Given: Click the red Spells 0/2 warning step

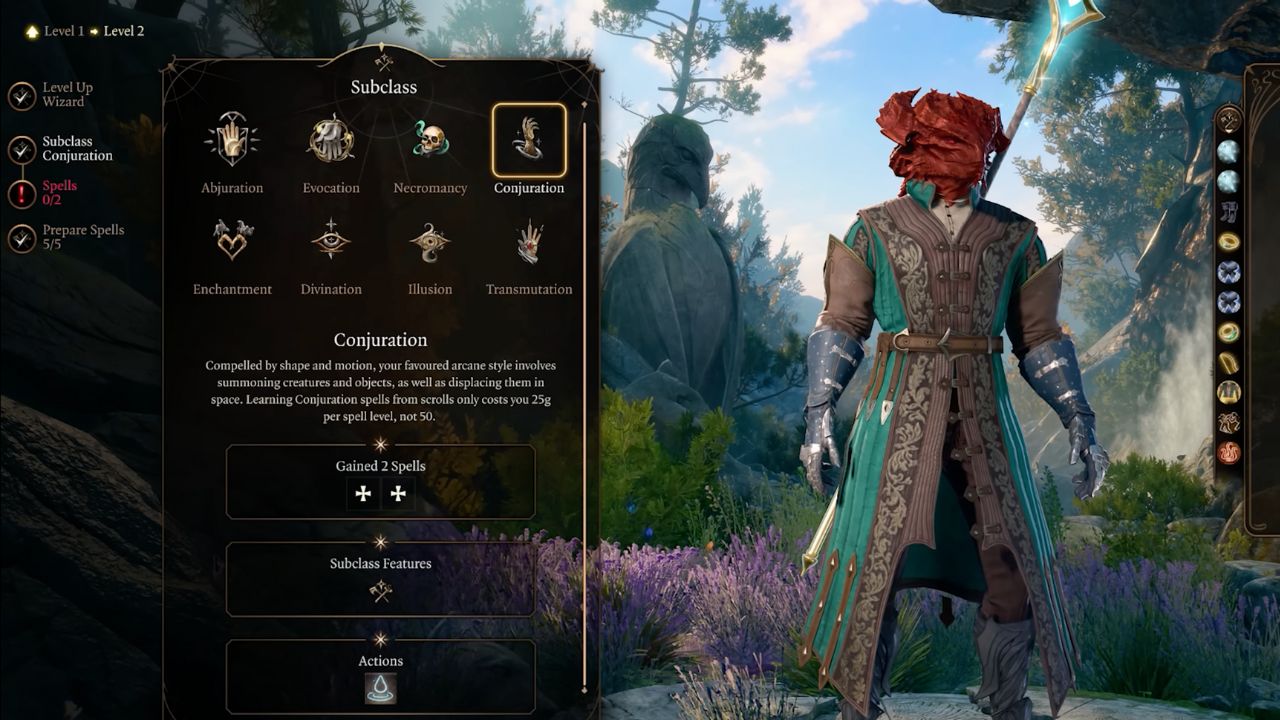Looking at the screenshot, I should pyautogui.click(x=61, y=184).
